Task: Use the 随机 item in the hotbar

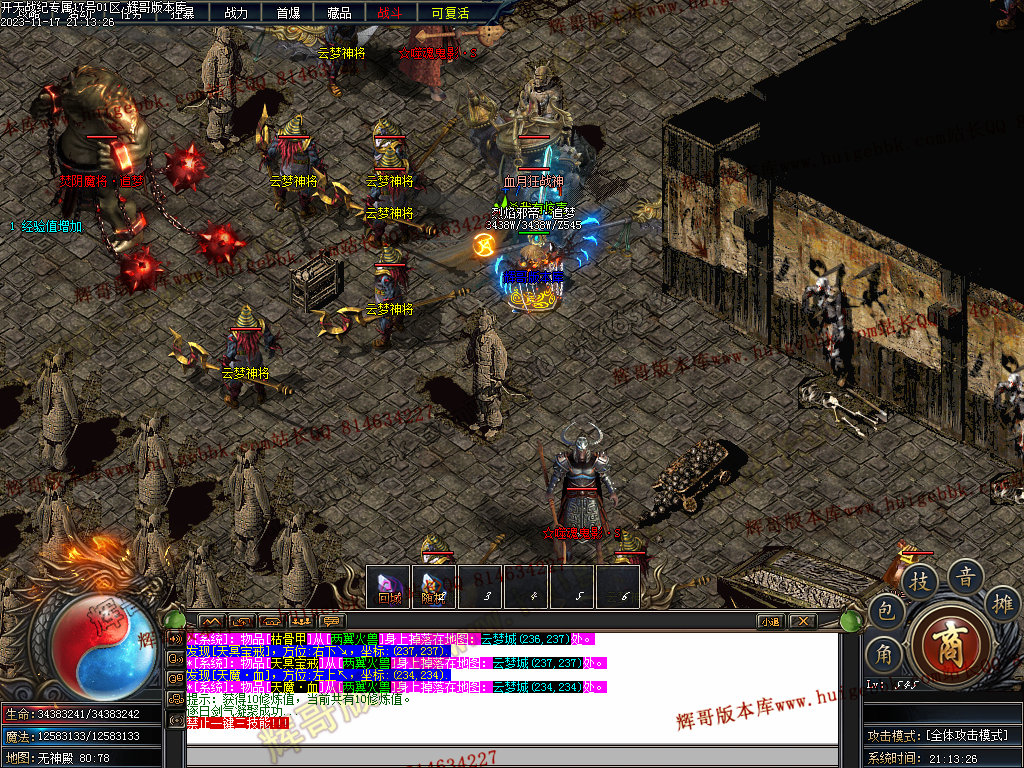Action: point(433,587)
